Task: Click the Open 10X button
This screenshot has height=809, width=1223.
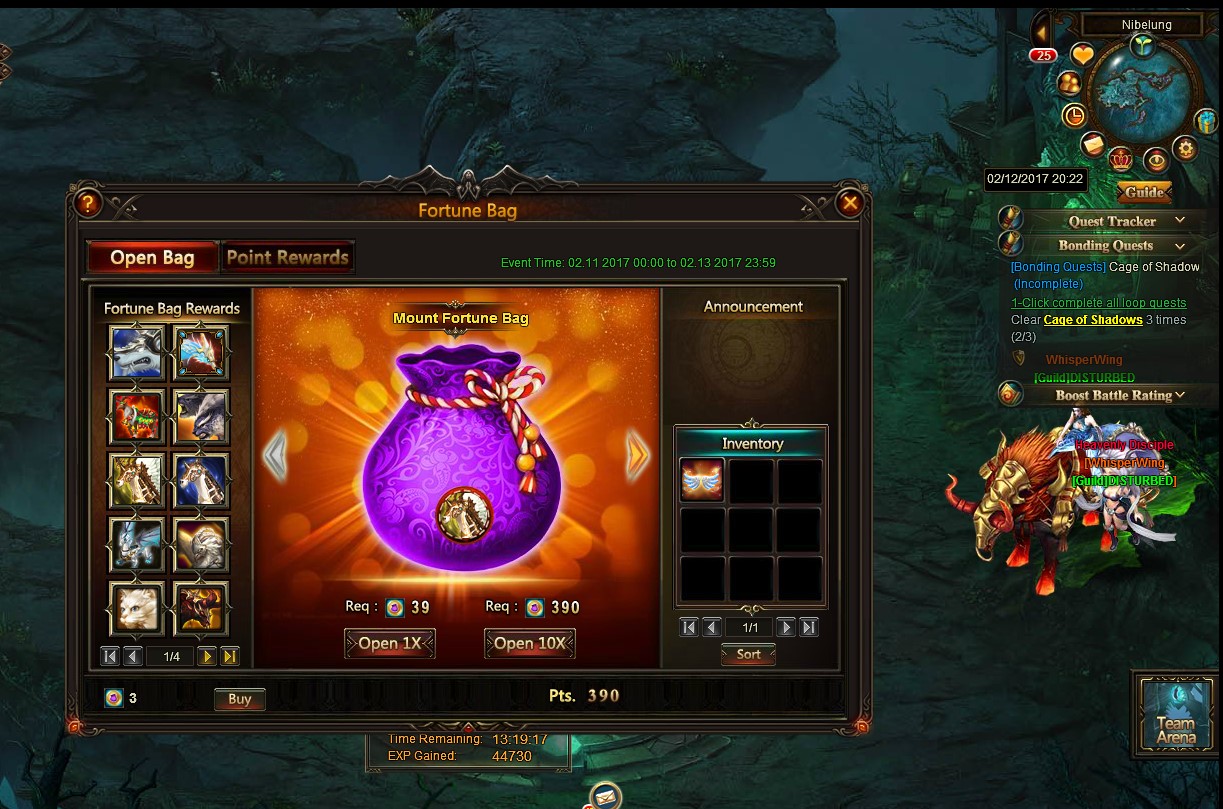Action: [x=530, y=644]
